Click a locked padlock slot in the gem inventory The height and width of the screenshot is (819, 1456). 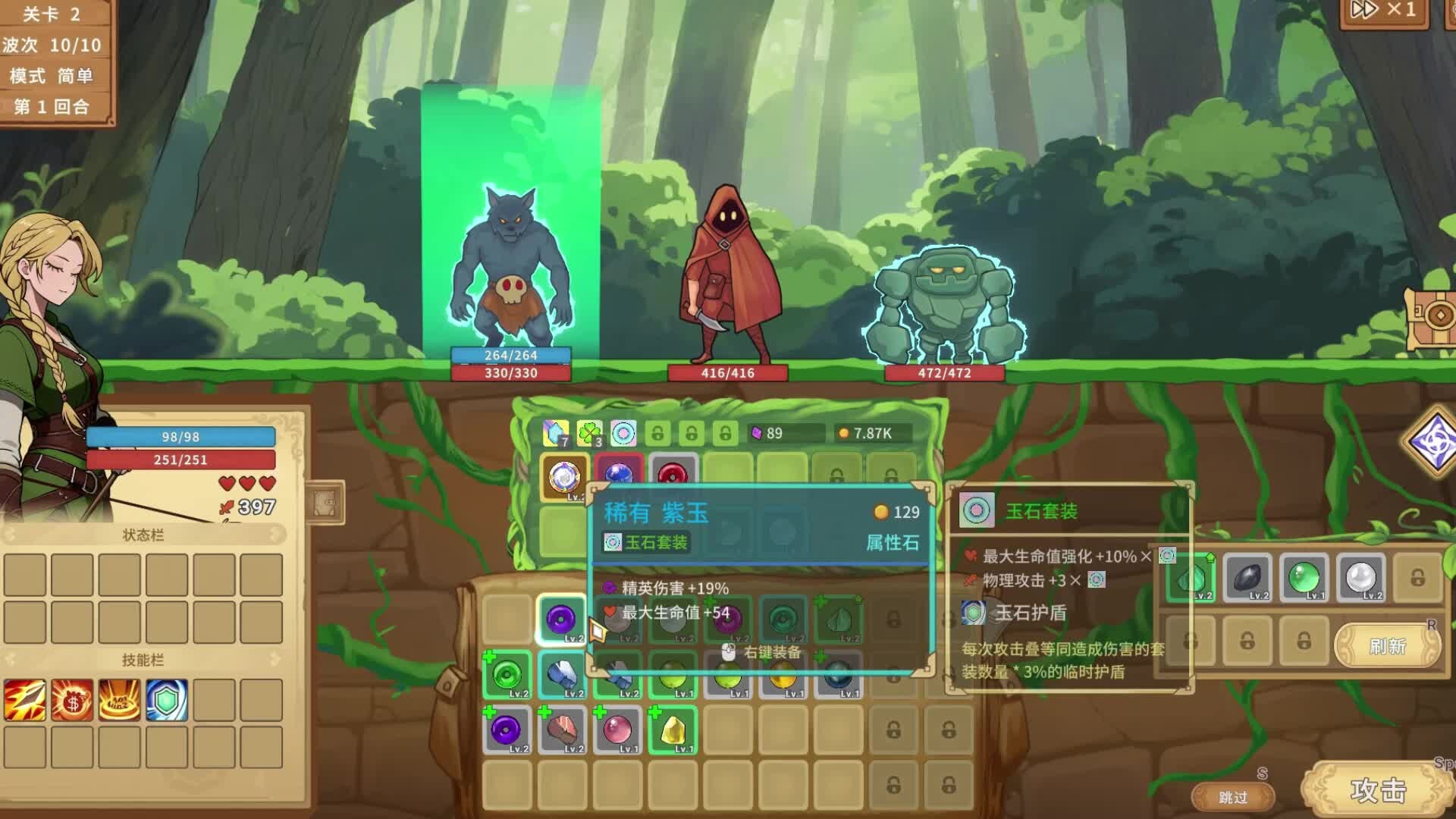895,728
